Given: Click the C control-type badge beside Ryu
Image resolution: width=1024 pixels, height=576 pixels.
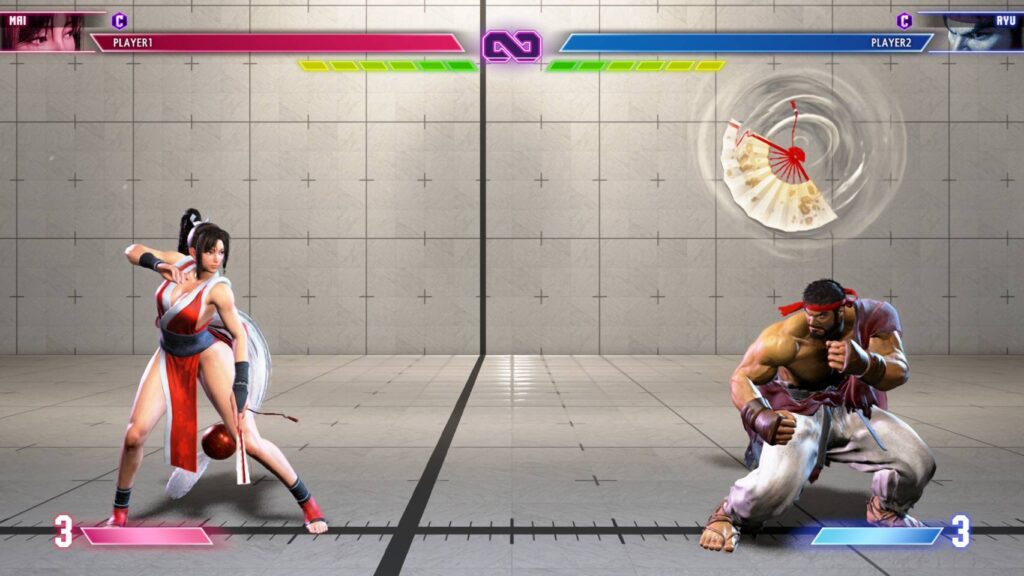Looking at the screenshot, I should [x=904, y=20].
